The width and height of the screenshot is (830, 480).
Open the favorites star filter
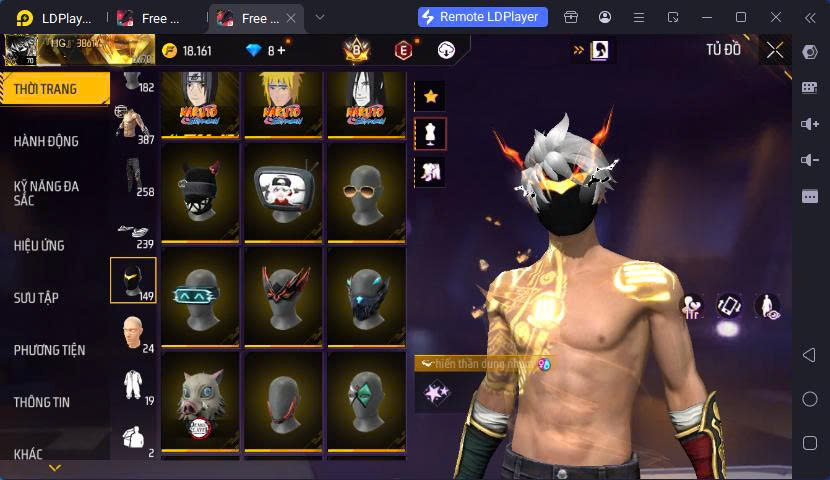(430, 97)
